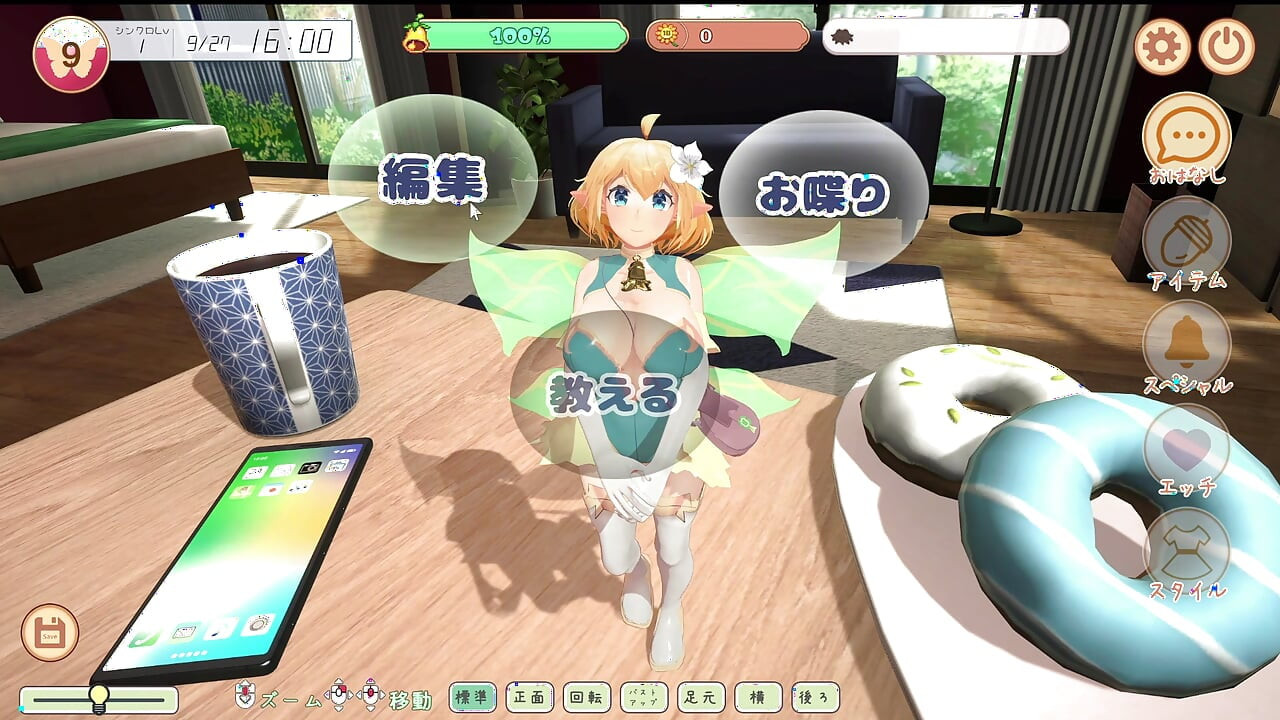The width and height of the screenshot is (1280, 720).
Task: Adjust the lightbulb brightness slider
Action: tap(99, 698)
